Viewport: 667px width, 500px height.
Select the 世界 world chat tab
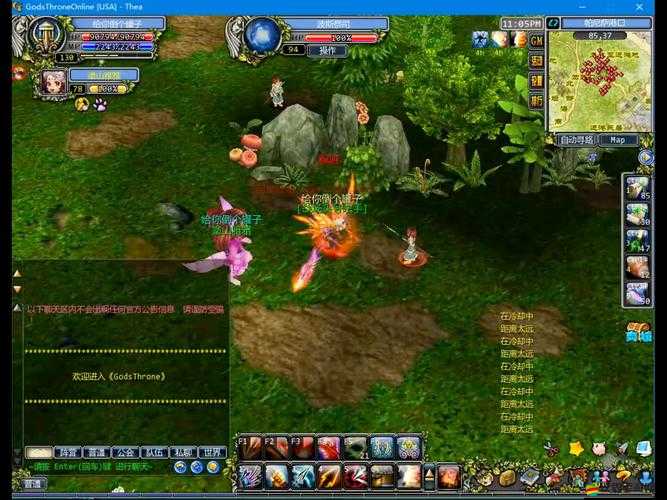point(212,452)
